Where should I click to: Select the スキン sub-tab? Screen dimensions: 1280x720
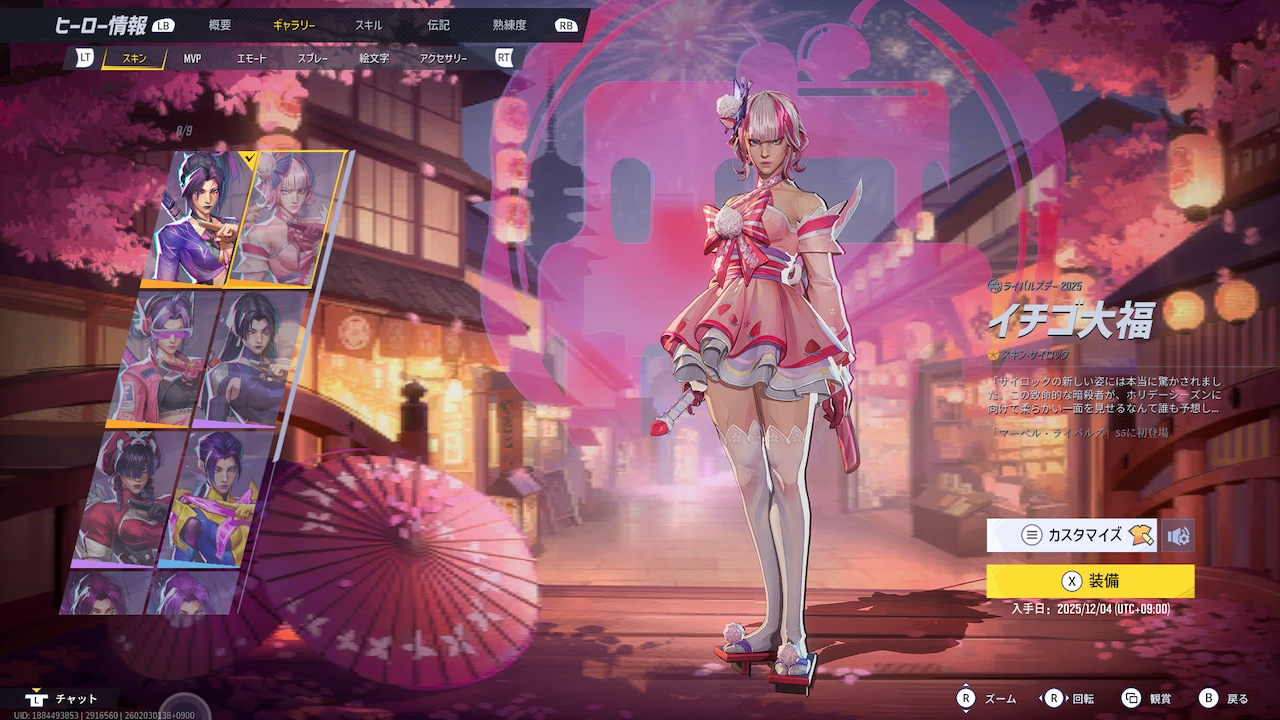134,59
